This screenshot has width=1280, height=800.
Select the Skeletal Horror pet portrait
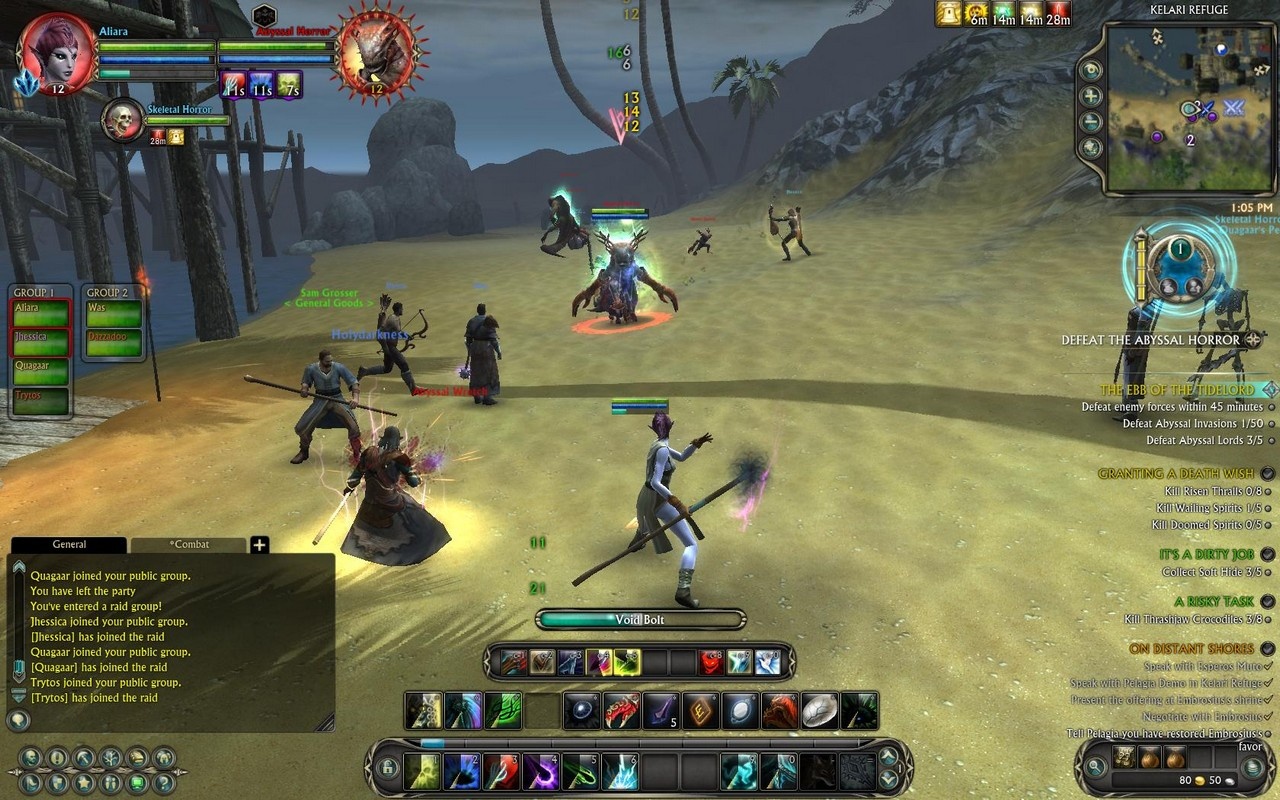pyautogui.click(x=123, y=119)
